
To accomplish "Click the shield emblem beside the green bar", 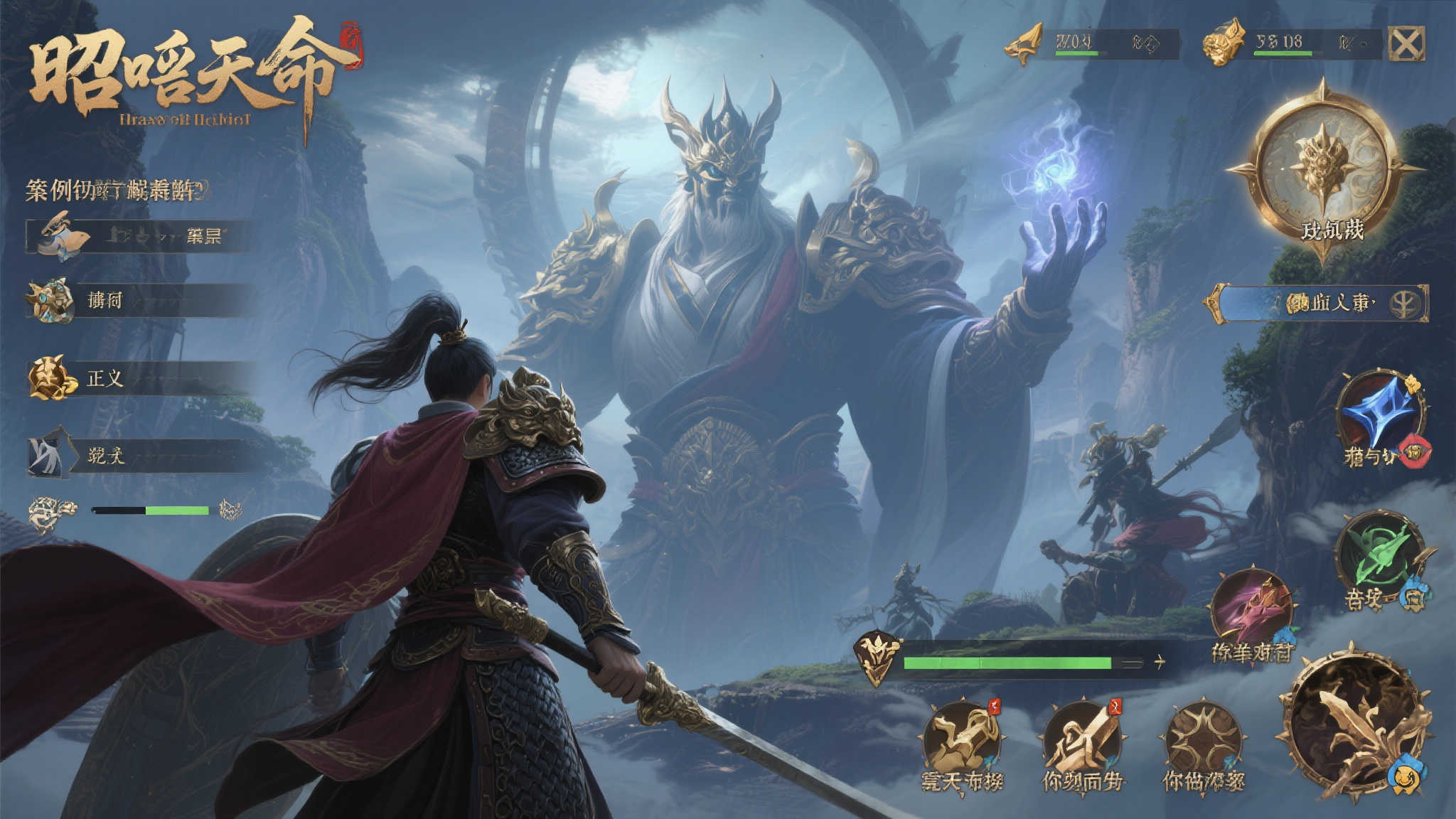I will pyautogui.click(x=877, y=656).
